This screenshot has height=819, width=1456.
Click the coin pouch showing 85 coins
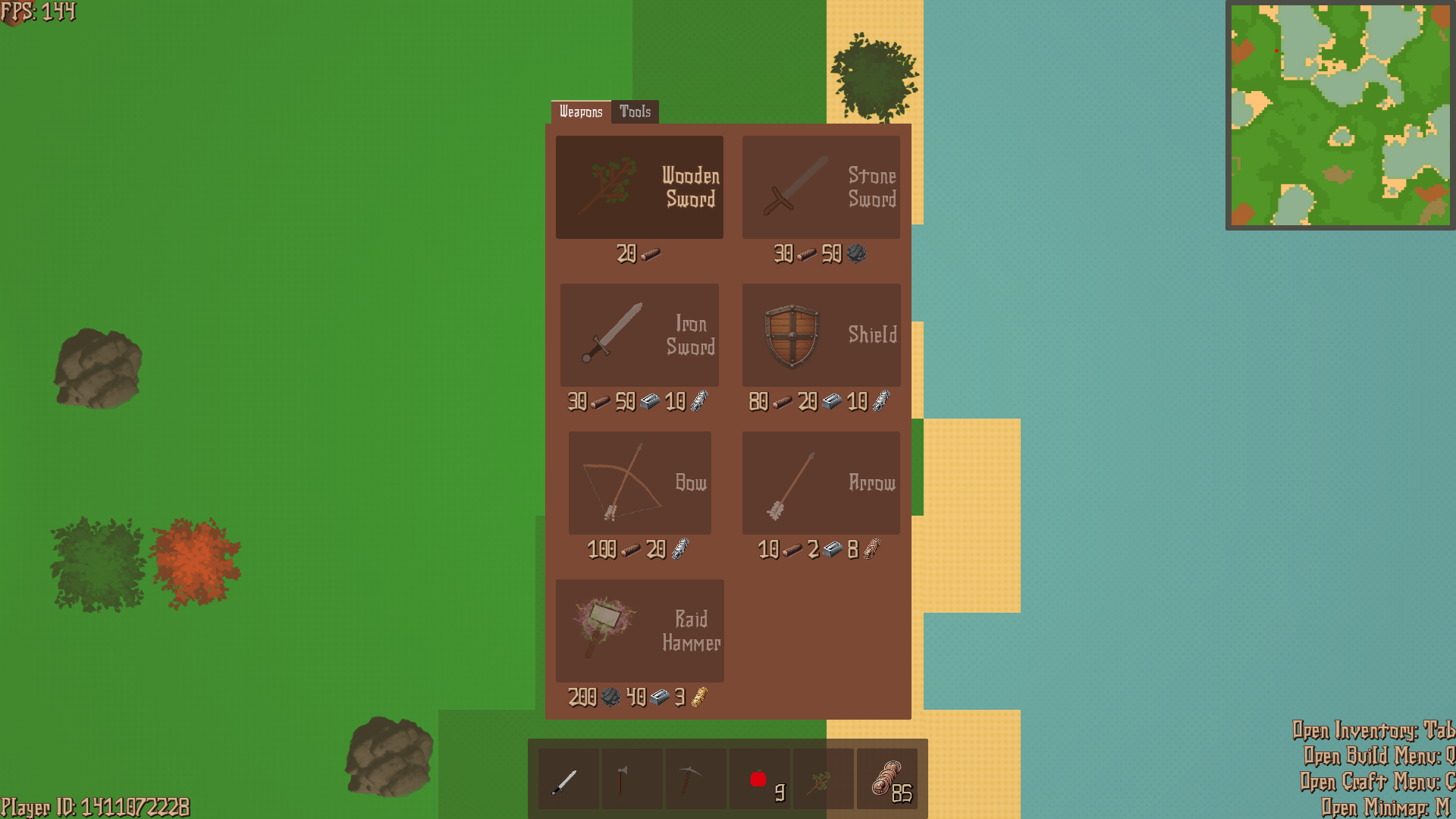click(887, 777)
